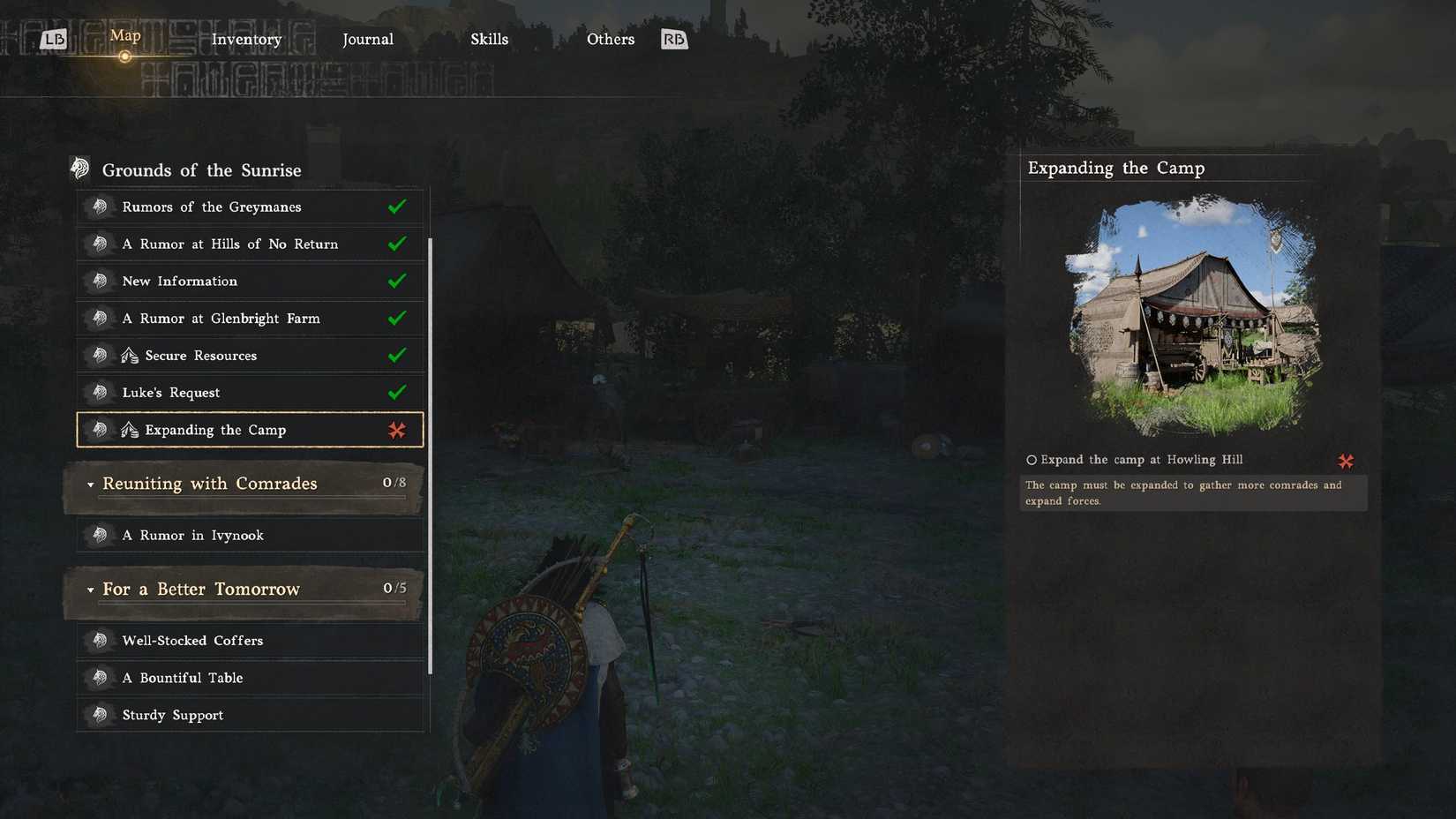
Task: Click the RB shoulder button icon
Action: pyautogui.click(x=673, y=39)
